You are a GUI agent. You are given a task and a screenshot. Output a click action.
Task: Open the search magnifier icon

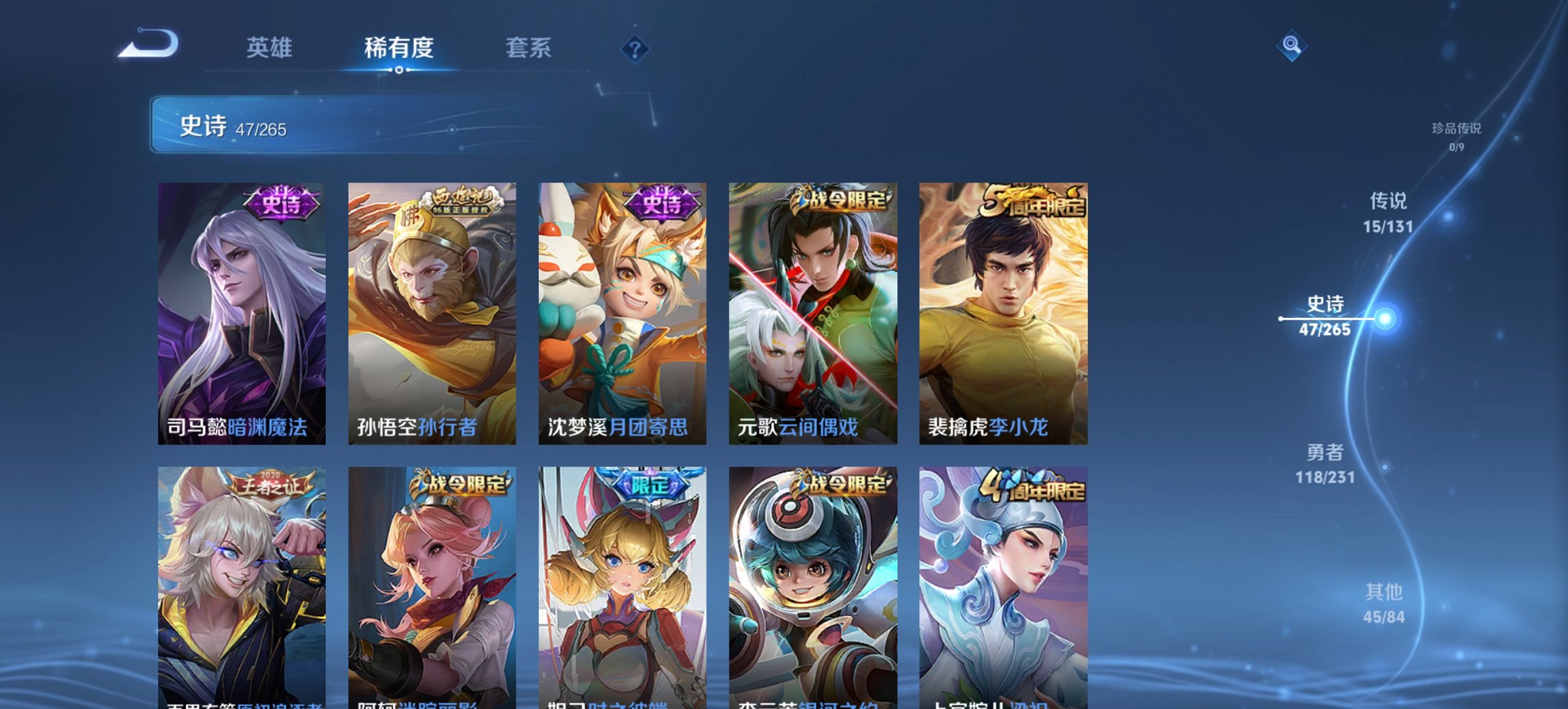1290,45
